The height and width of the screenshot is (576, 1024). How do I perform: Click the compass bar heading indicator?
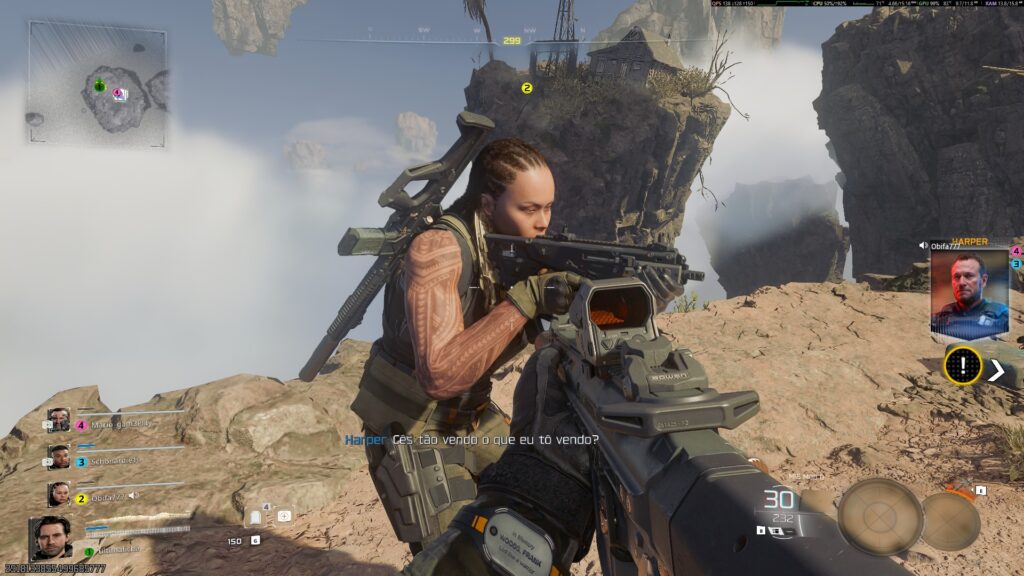pos(511,41)
